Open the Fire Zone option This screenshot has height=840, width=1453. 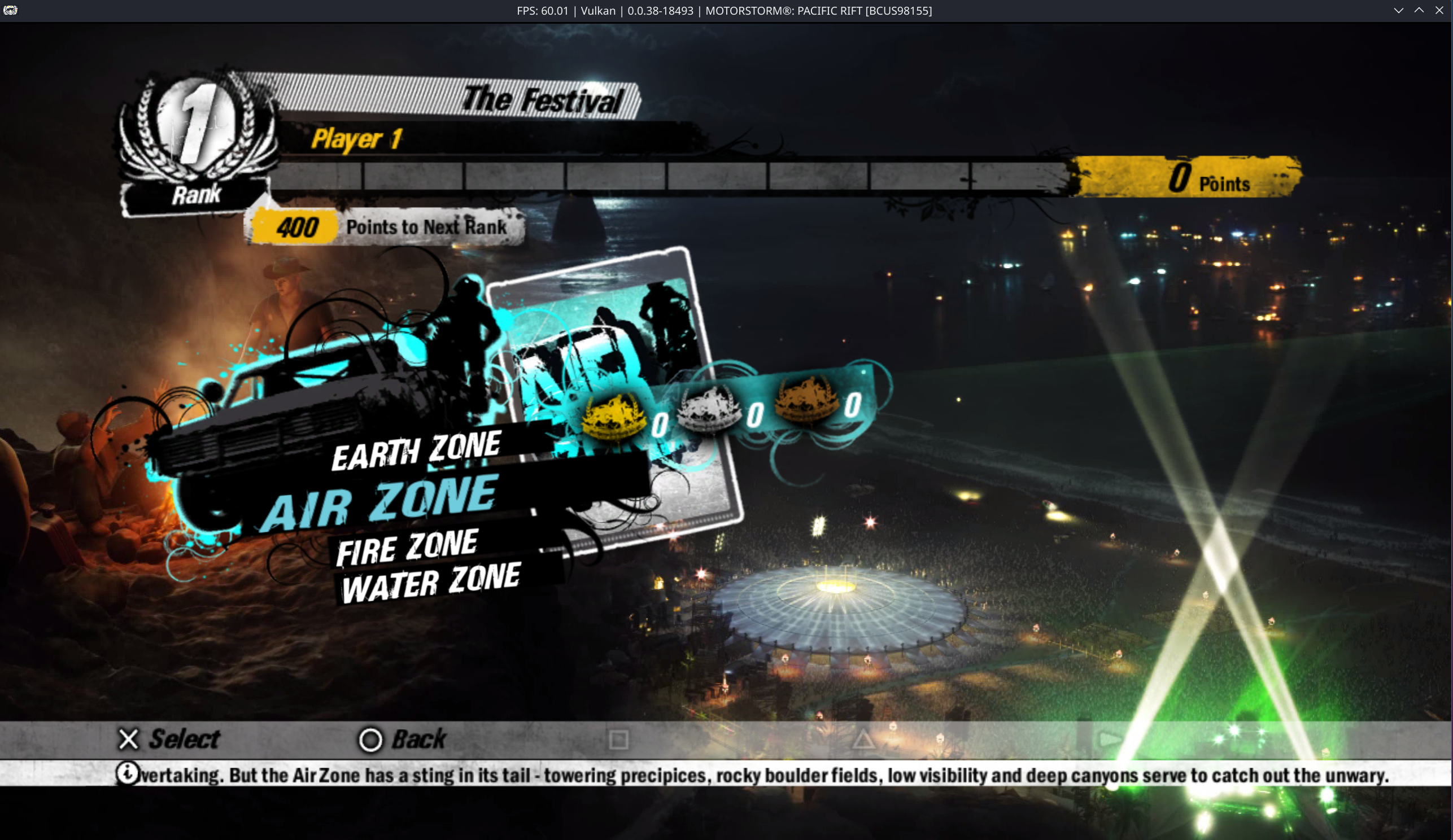click(407, 546)
